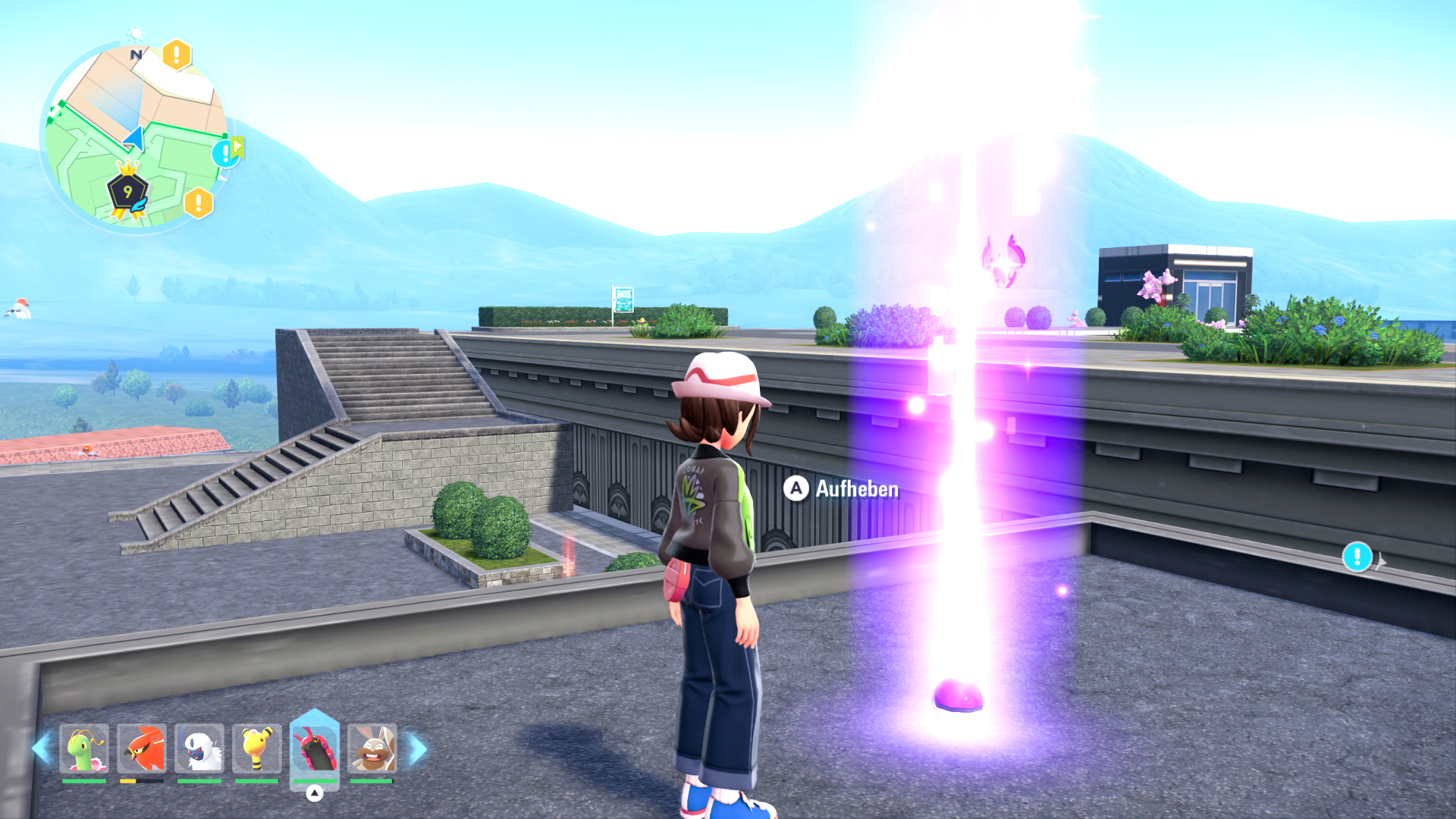Image resolution: width=1456 pixels, height=819 pixels.
Task: Choose Diggersby in the party bar
Action: coord(372,749)
